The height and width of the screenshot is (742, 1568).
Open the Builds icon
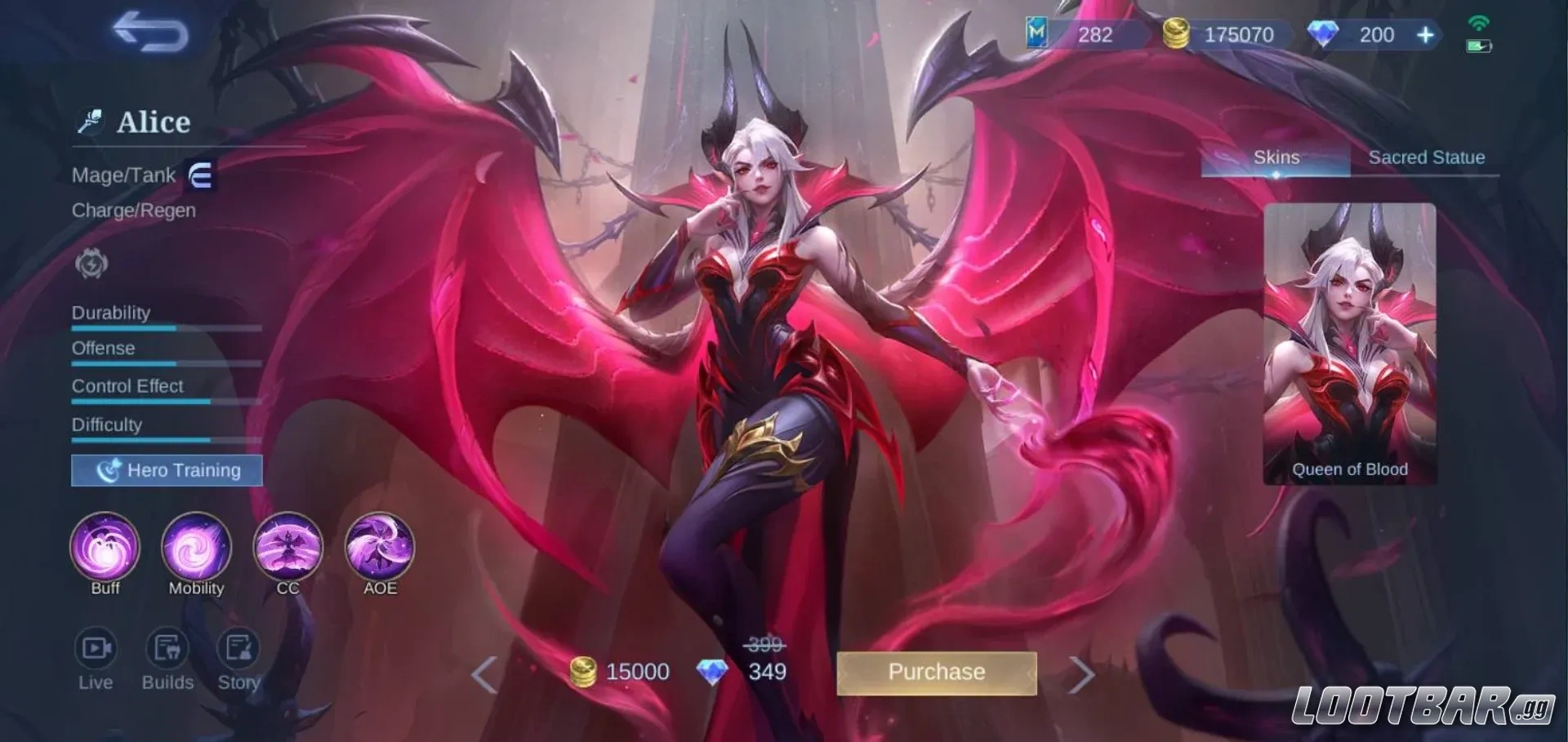click(x=167, y=649)
